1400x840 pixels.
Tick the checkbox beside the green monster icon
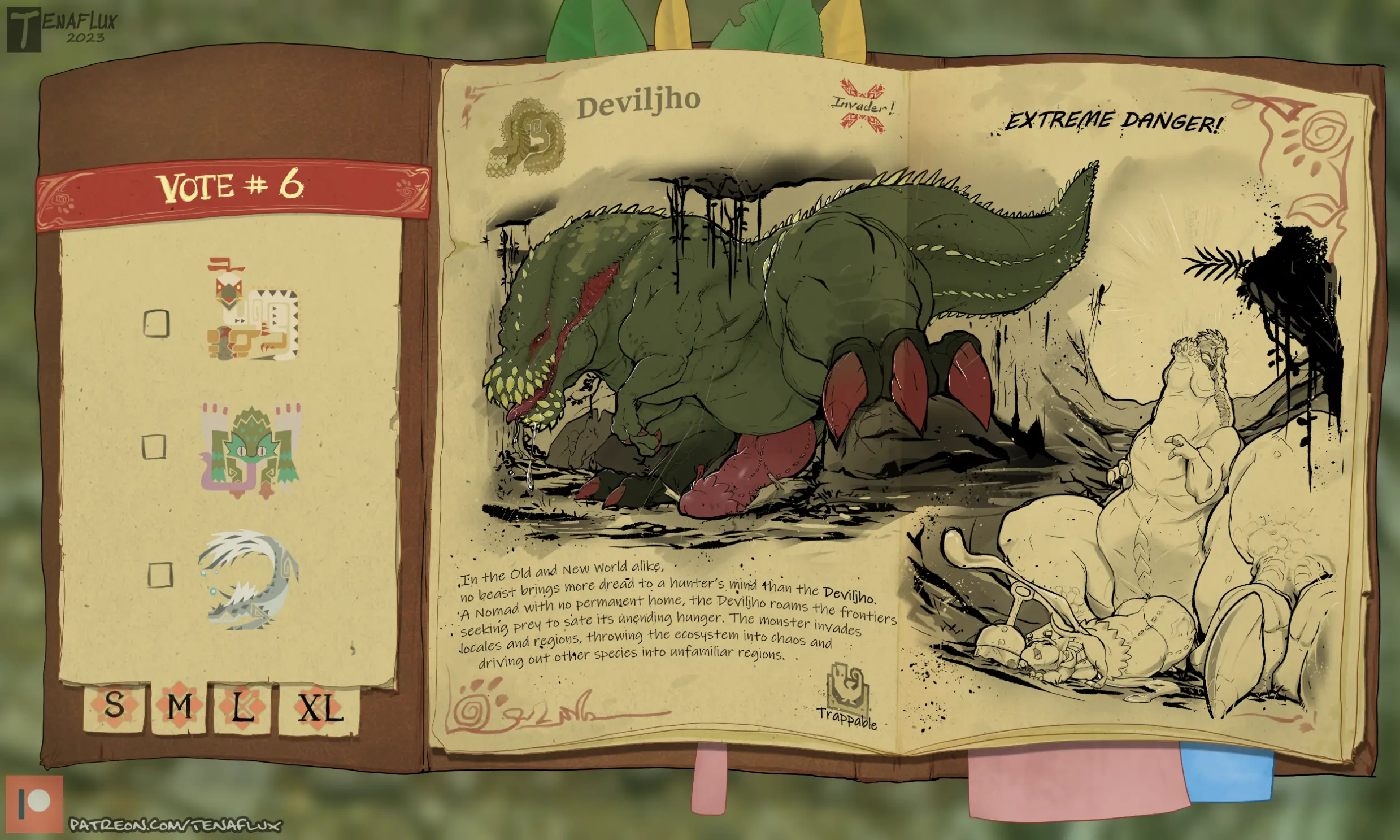pos(154,447)
